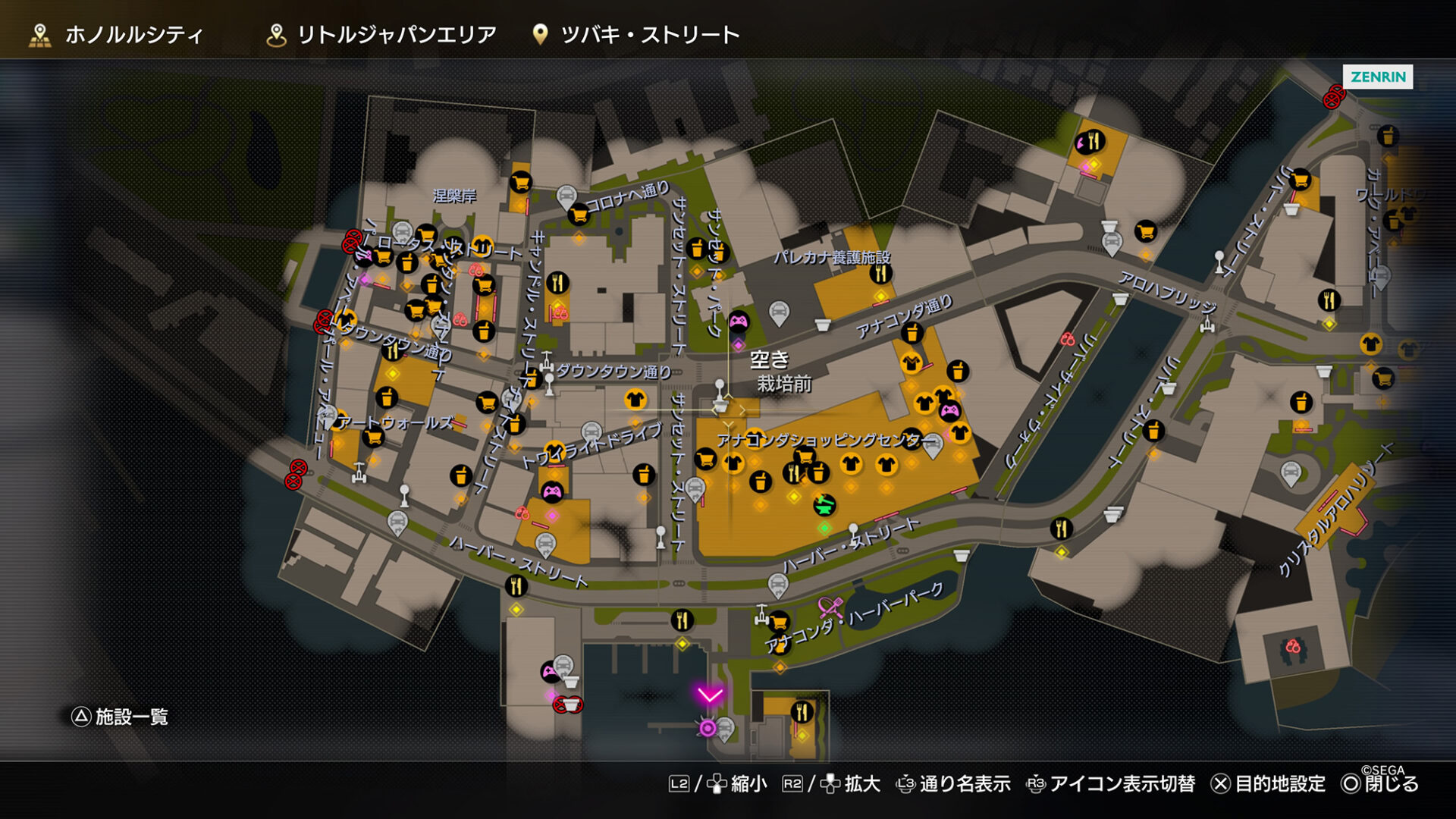Click the ZENRIN logo badge
This screenshot has height=819, width=1456.
pos(1377,77)
